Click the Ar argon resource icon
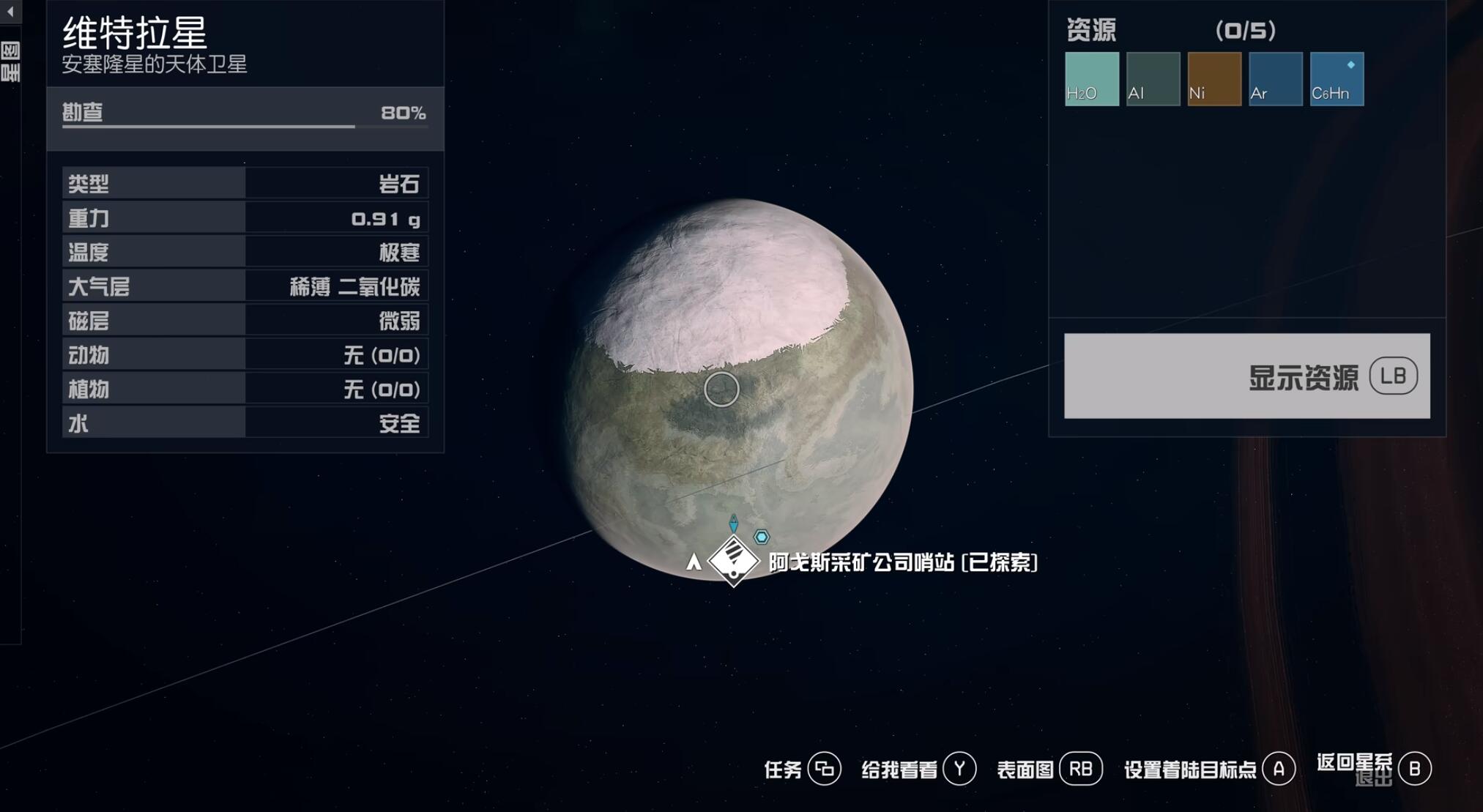 tap(1275, 79)
